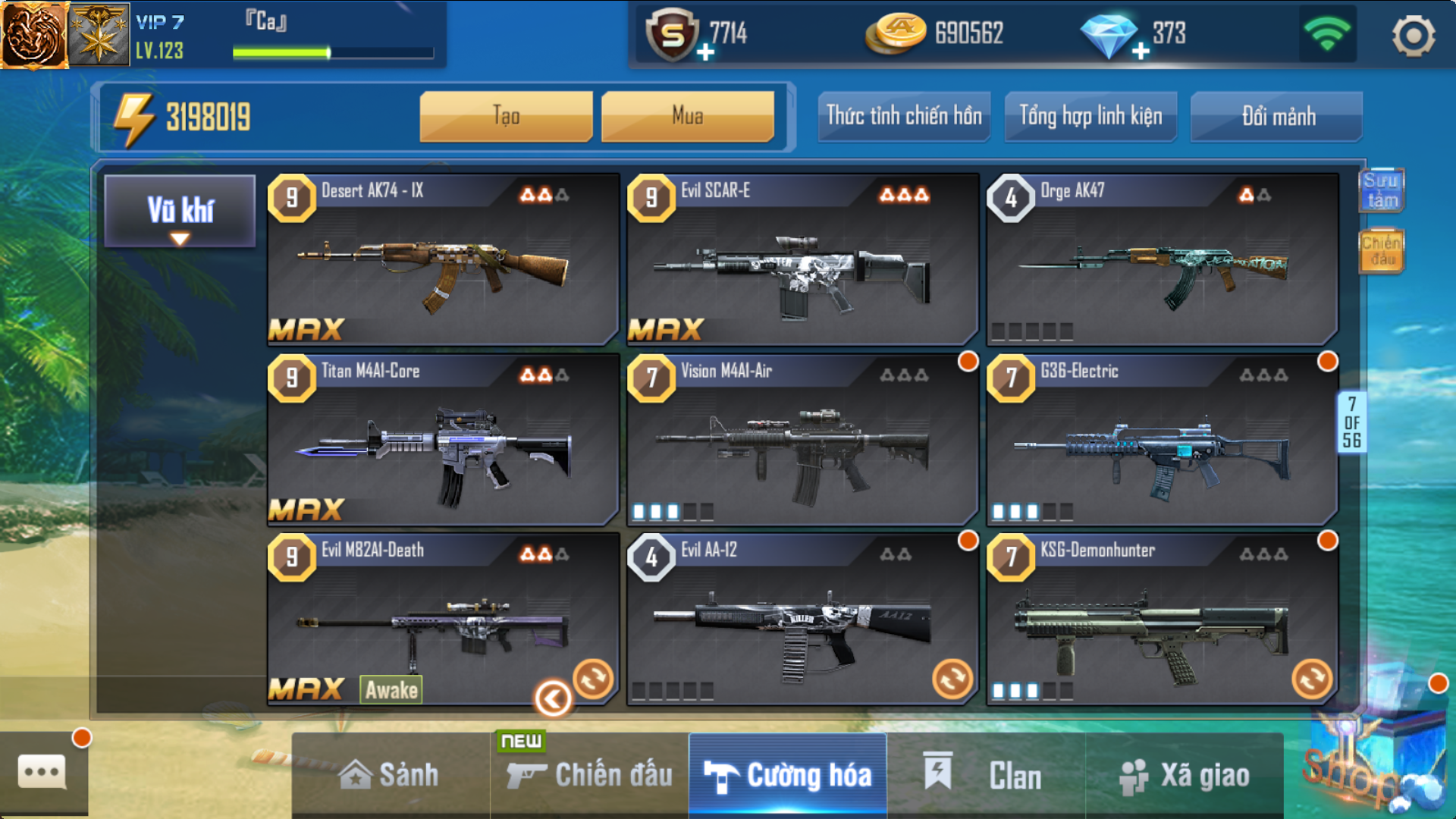Screen dimensions: 1456x819
Task: Select the Đổi mảnh button
Action: click(x=1277, y=116)
